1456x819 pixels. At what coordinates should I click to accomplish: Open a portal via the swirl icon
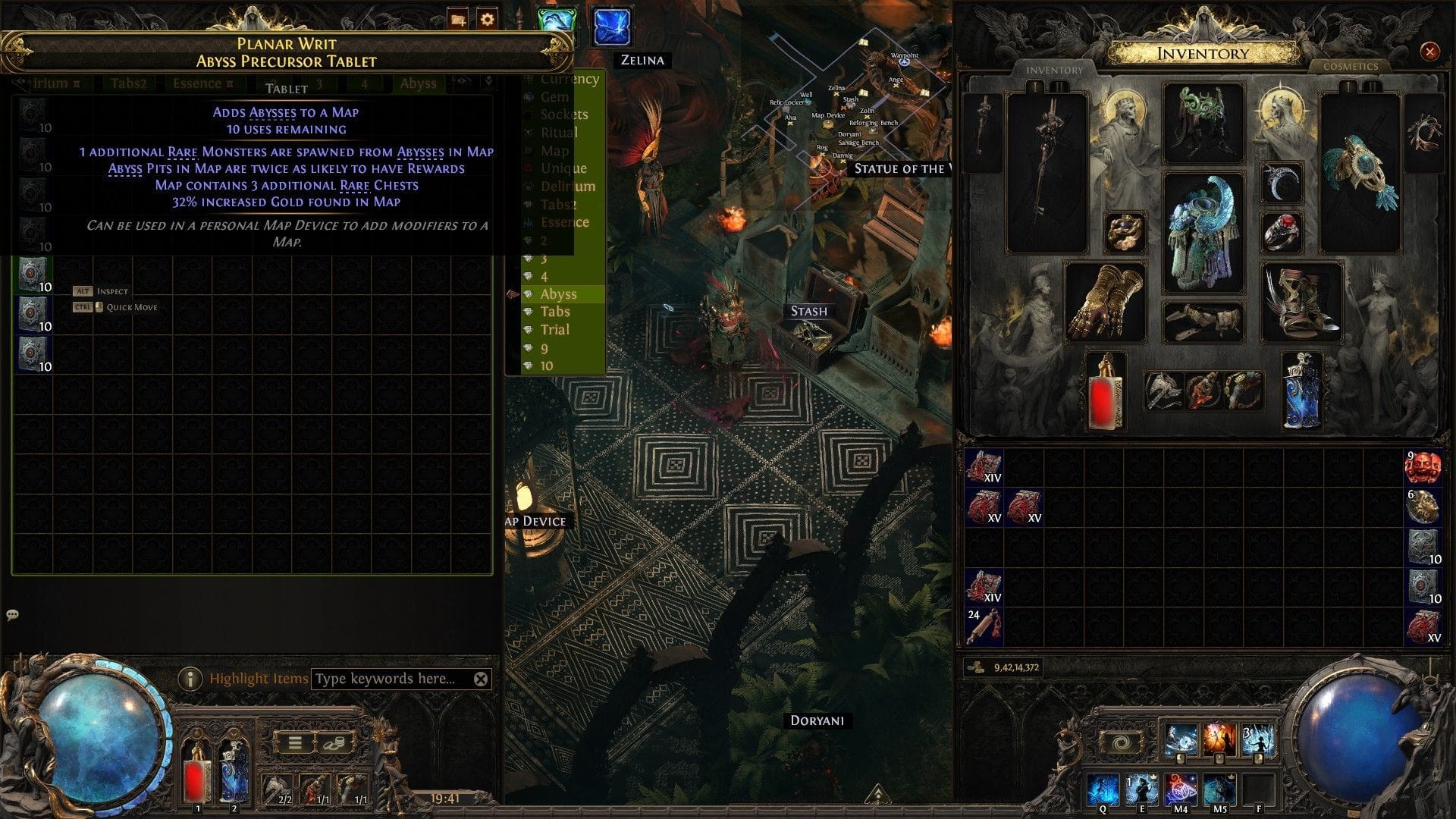click(x=1121, y=742)
